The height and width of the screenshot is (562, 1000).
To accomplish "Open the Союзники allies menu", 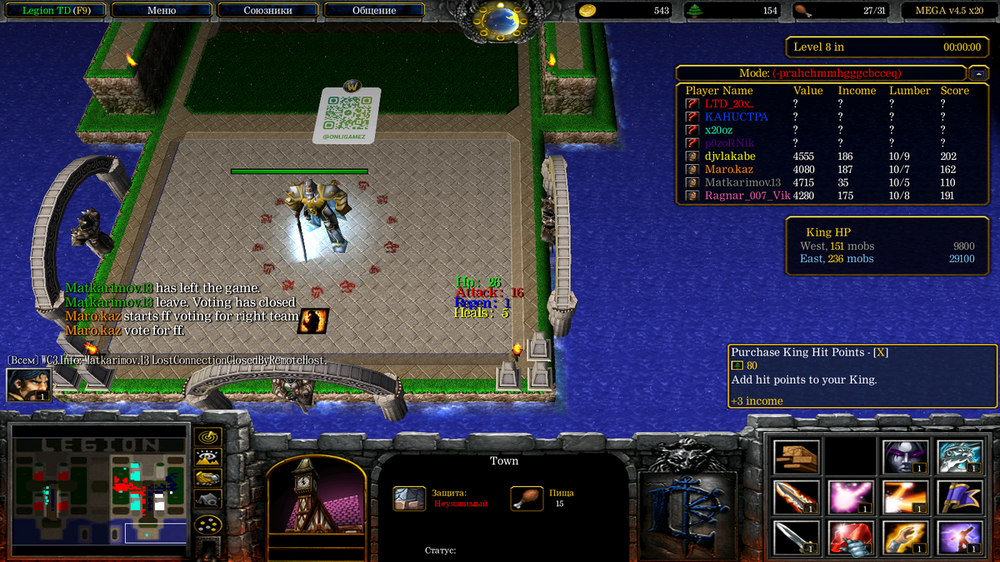I will (268, 10).
